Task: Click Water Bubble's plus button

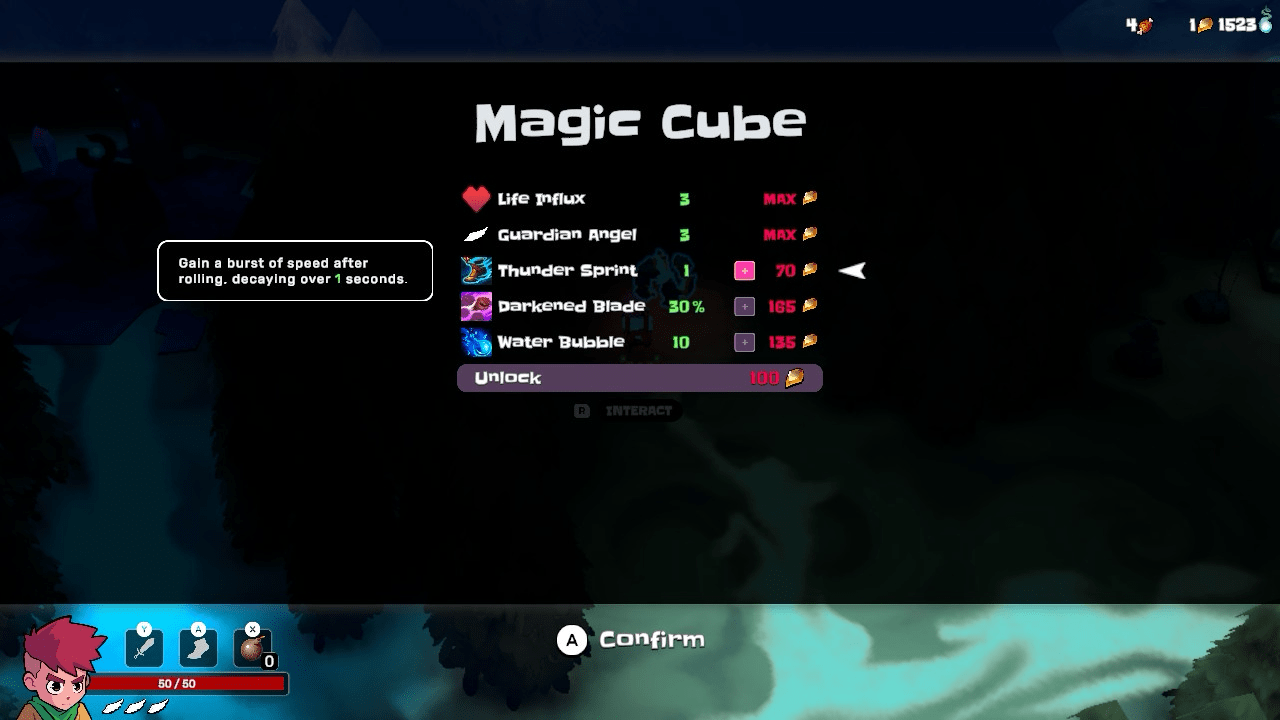Action: coord(744,343)
